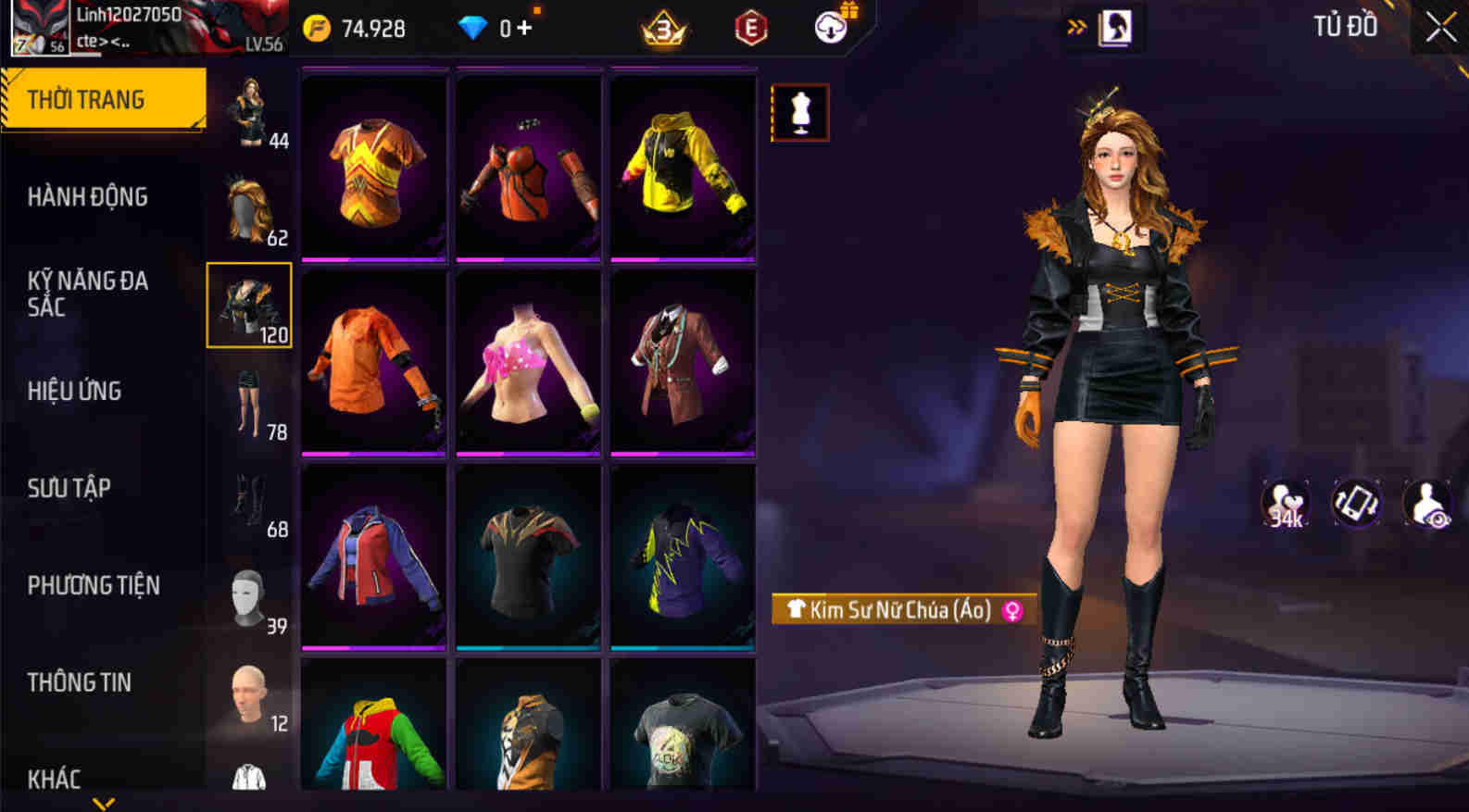The width and height of the screenshot is (1469, 812).
Task: Open the Elite Pass E icon
Action: [748, 29]
